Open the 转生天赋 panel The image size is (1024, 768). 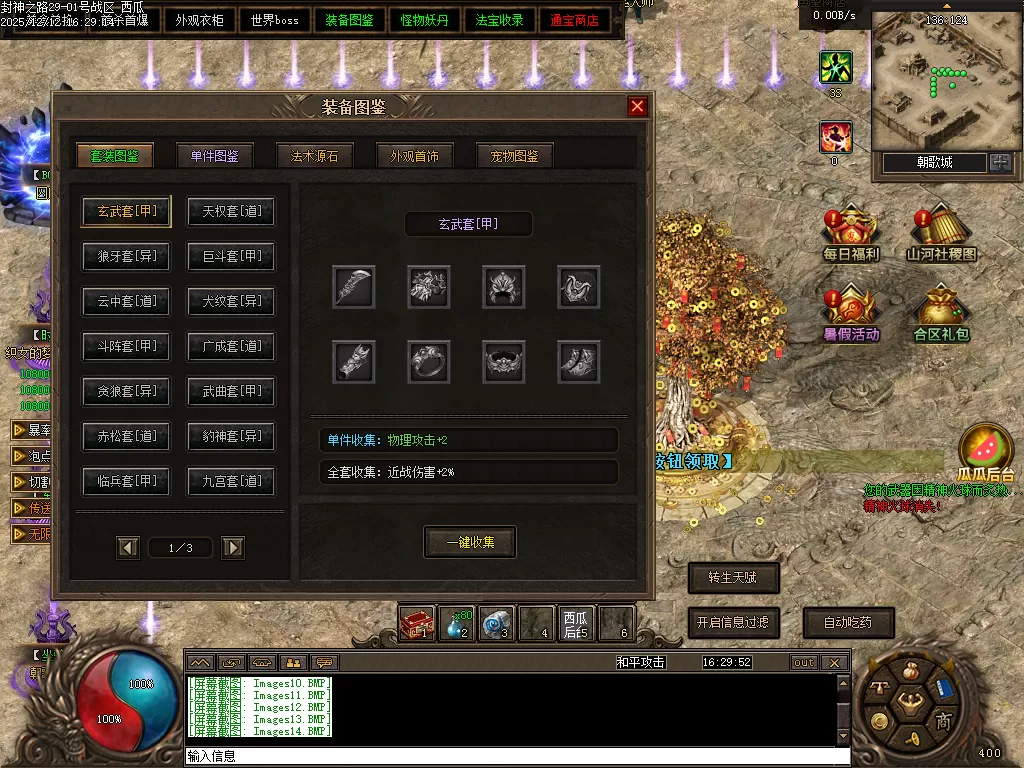[733, 577]
